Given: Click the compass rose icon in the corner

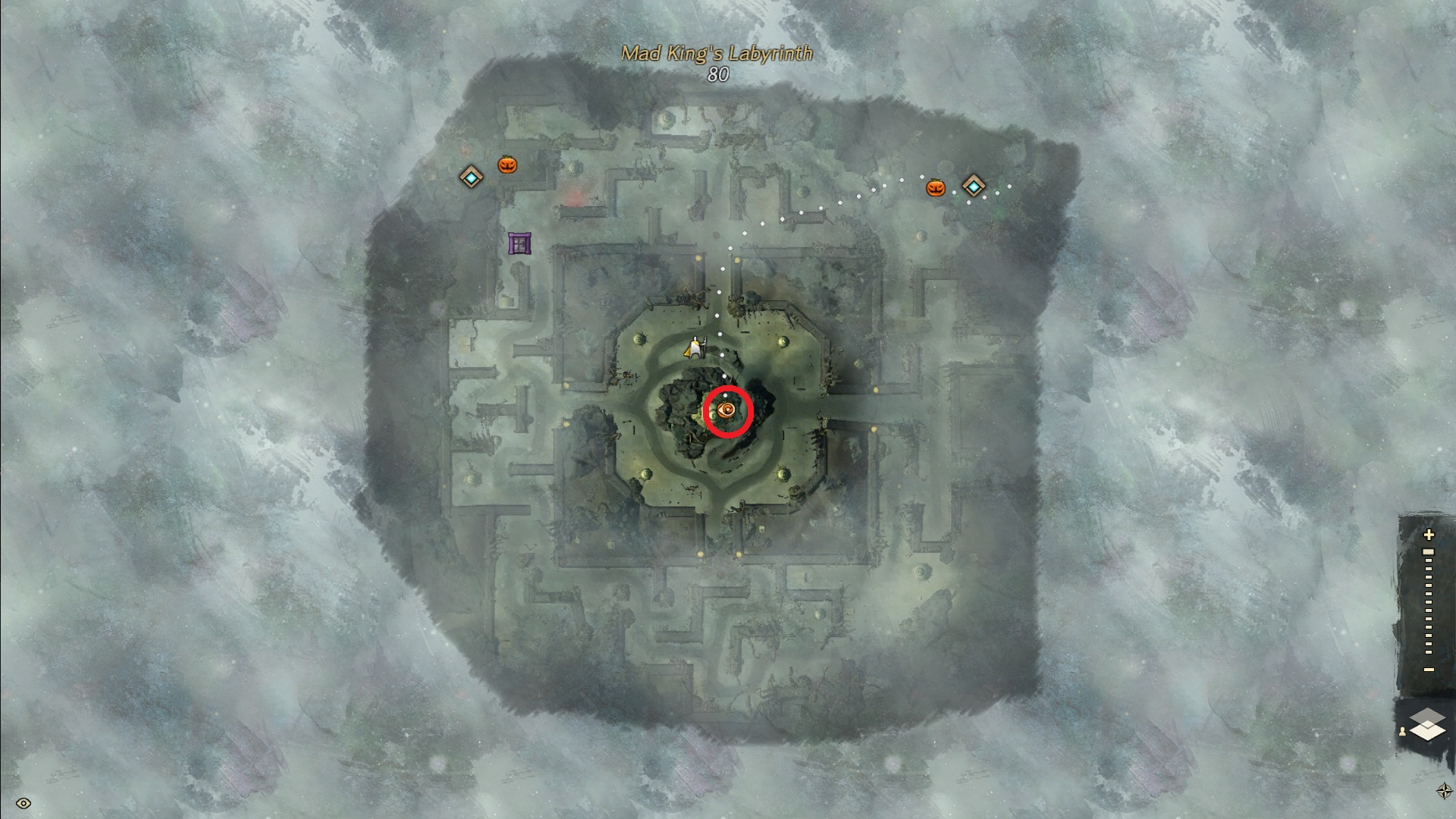Looking at the screenshot, I should point(1444,791).
